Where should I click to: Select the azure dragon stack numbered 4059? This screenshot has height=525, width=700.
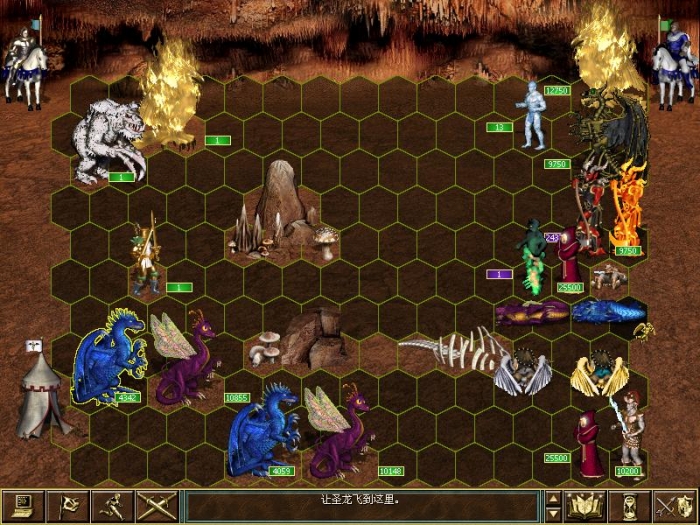click(x=262, y=430)
